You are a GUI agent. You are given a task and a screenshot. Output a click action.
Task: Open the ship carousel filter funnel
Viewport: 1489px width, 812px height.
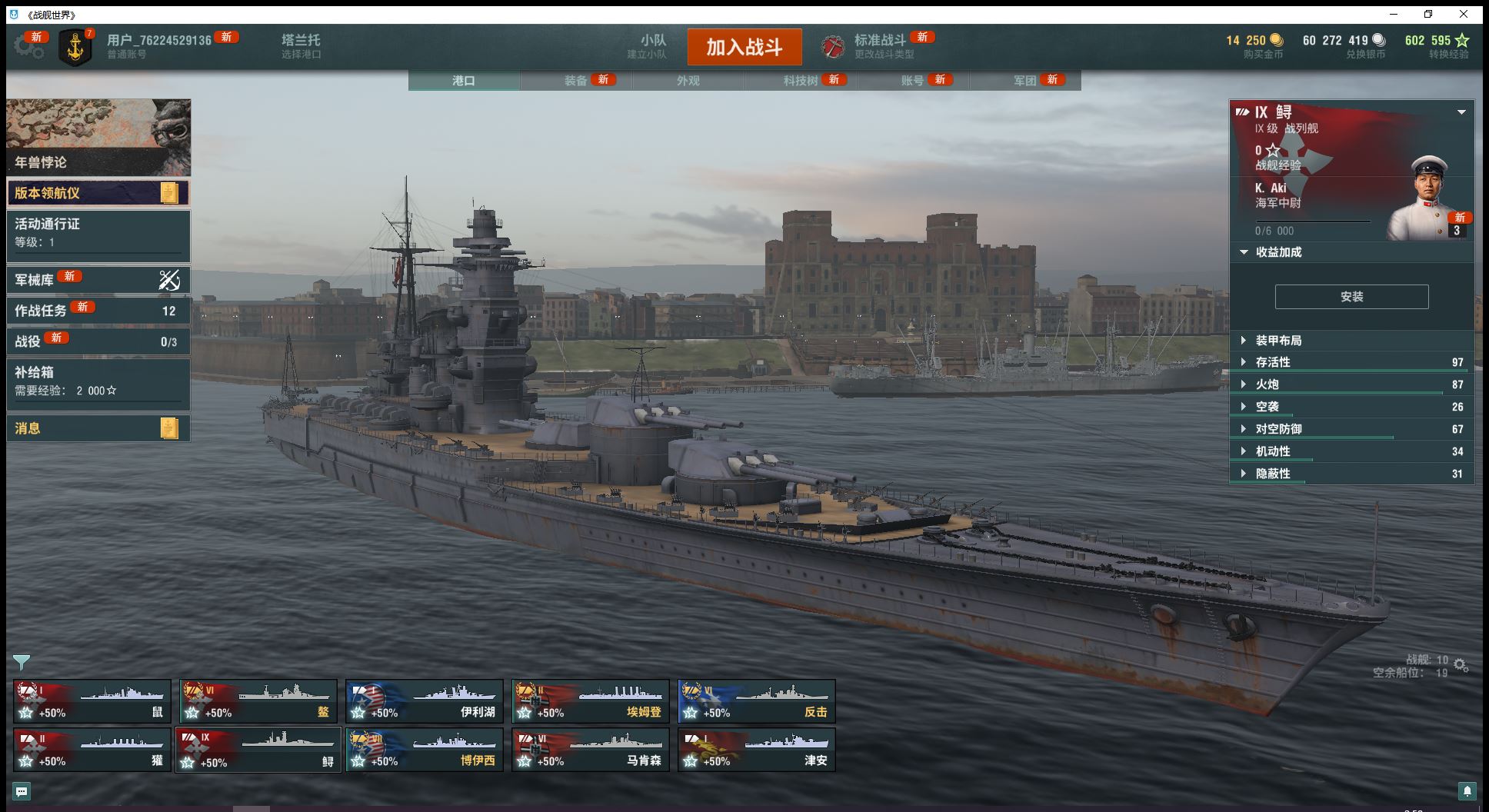(x=22, y=662)
